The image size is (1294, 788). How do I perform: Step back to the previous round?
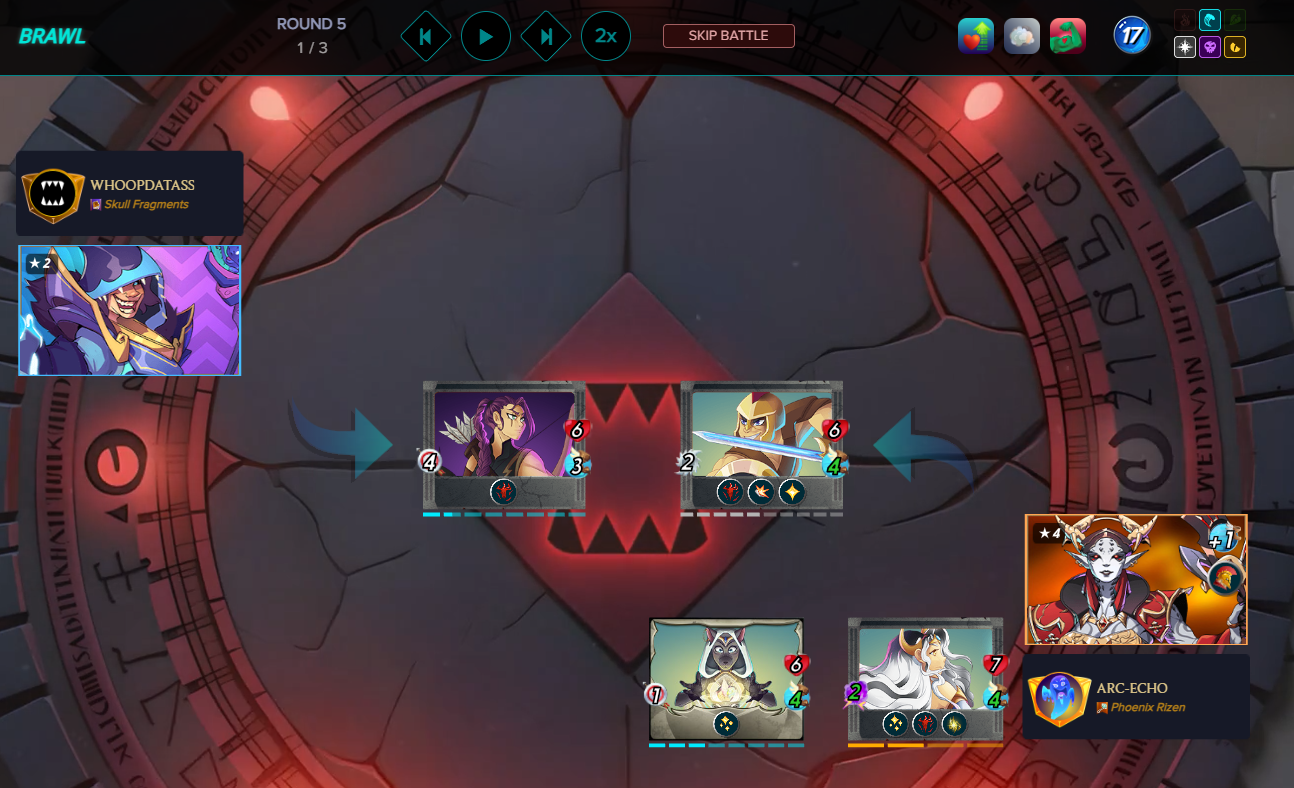point(425,37)
